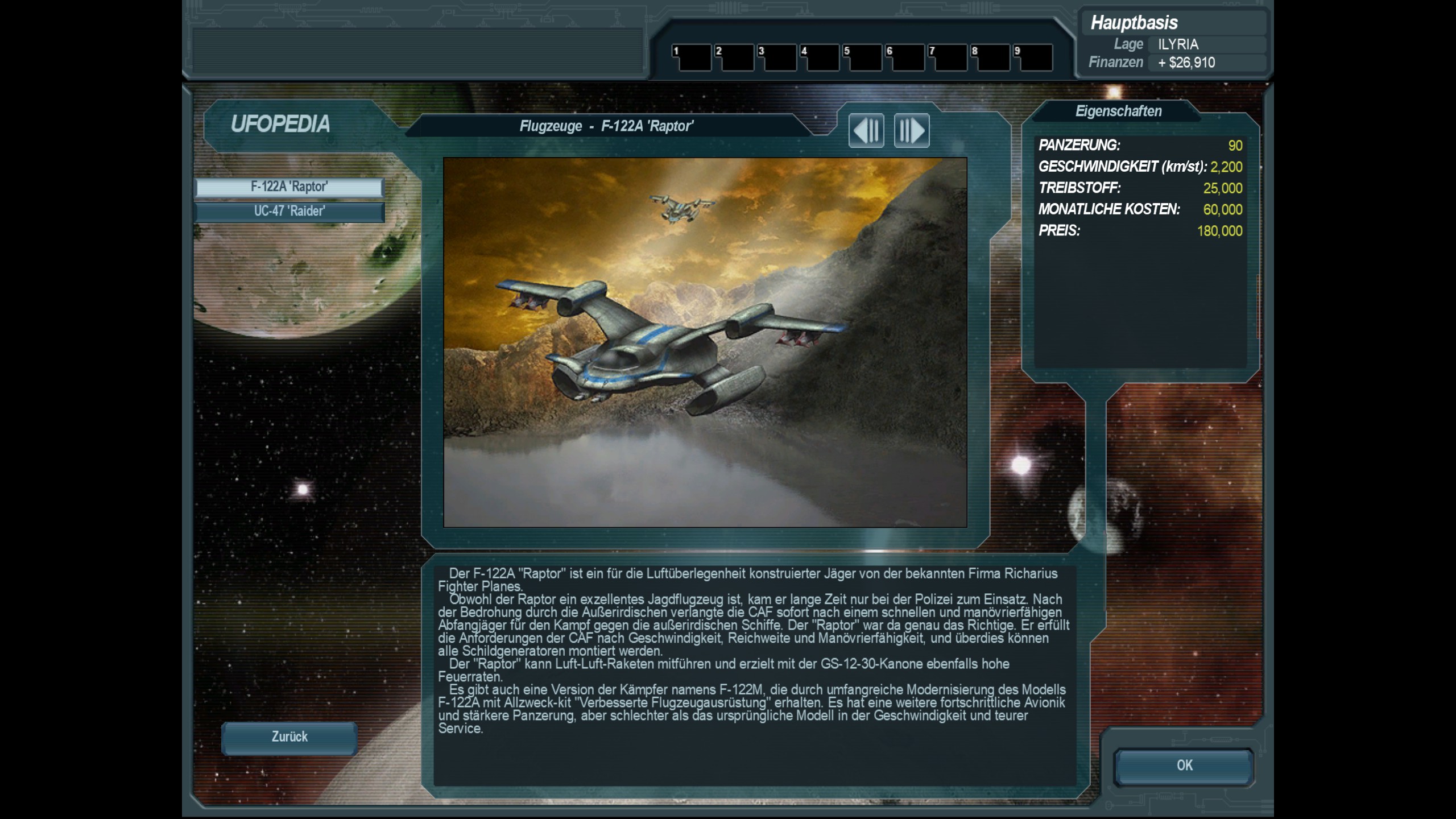Confirm with the OK button

coord(1184,766)
